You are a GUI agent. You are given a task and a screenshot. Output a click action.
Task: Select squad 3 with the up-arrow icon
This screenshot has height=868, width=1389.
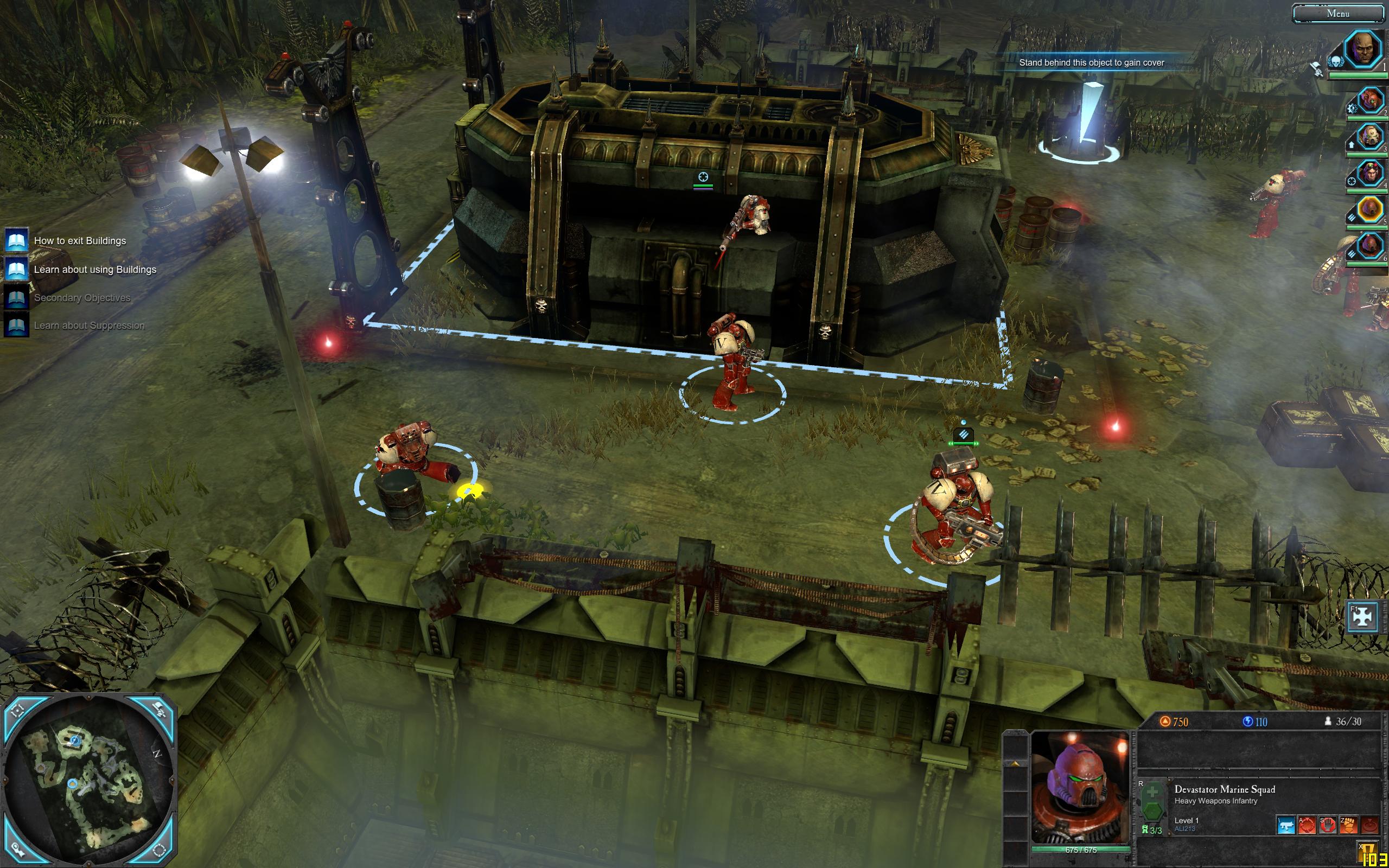coord(1369,137)
